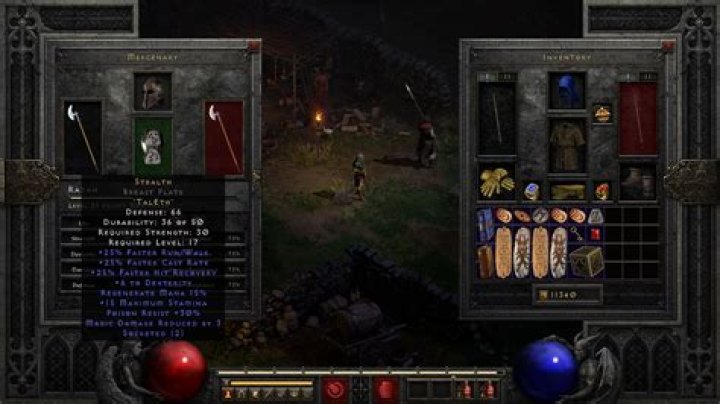Select the amulet slot

pos(602,114)
